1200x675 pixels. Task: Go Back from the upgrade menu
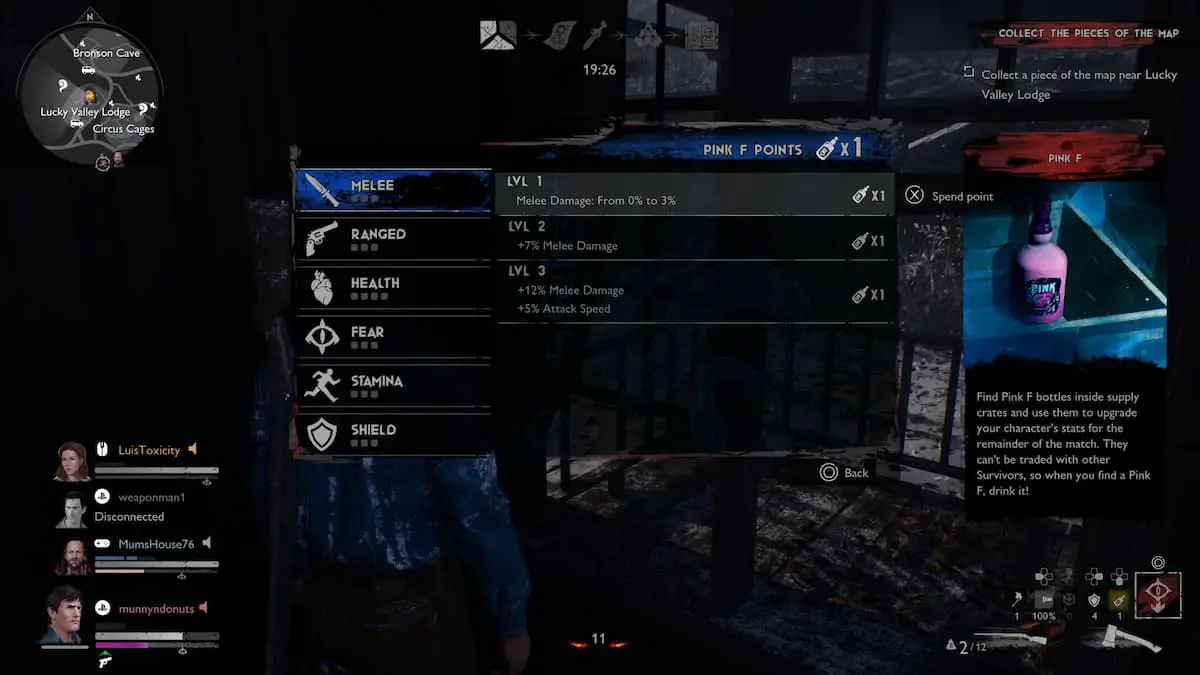pos(844,472)
